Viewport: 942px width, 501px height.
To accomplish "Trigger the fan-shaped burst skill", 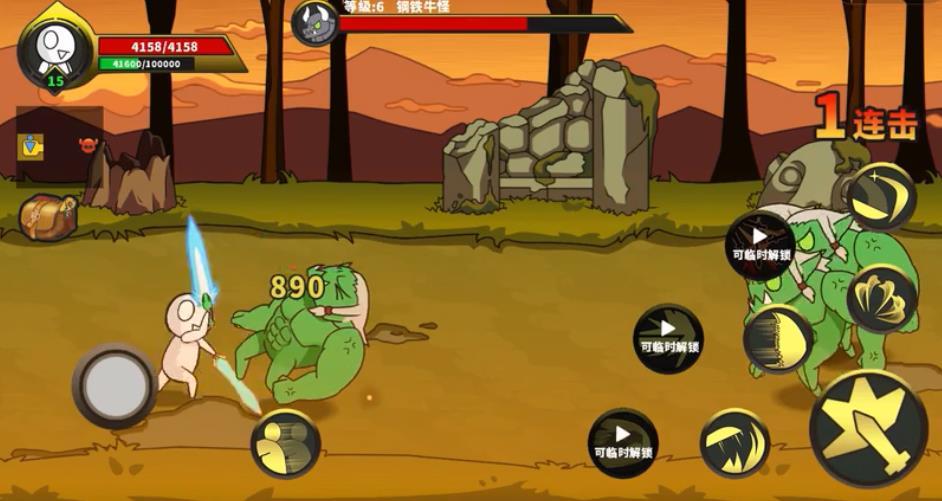I will (881, 298).
